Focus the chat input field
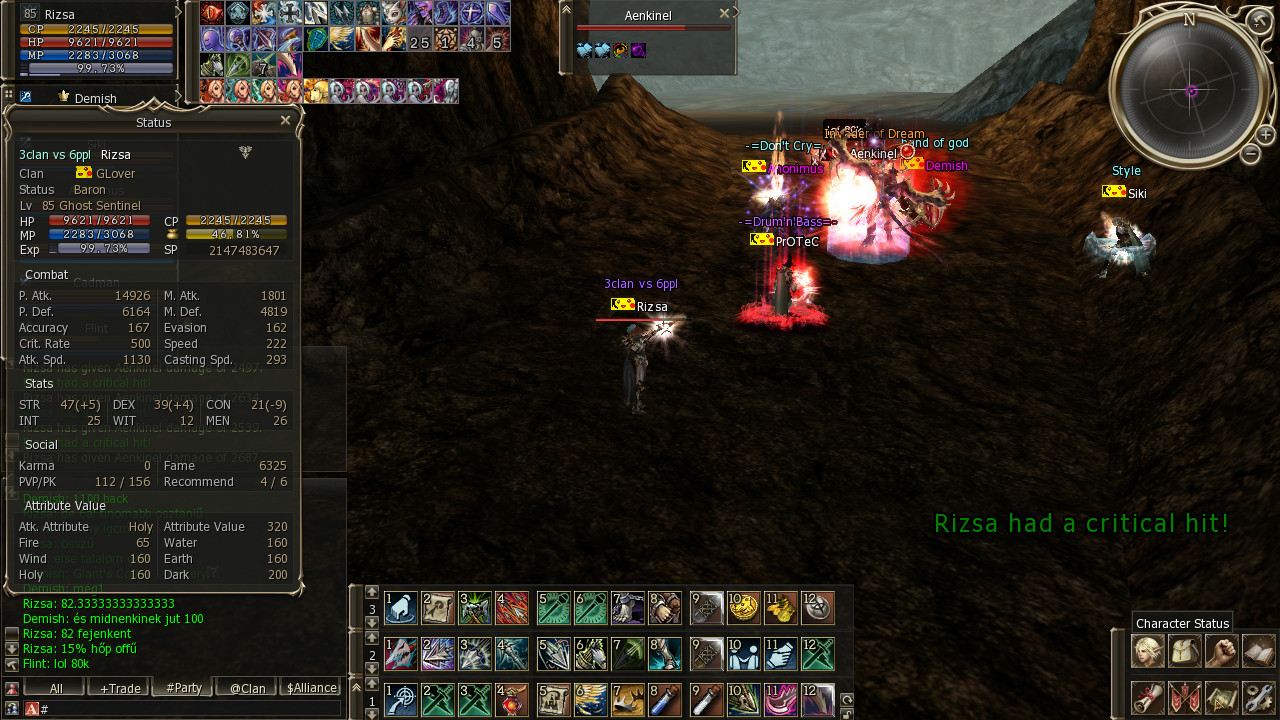The width and height of the screenshot is (1280, 720). (x=190, y=709)
